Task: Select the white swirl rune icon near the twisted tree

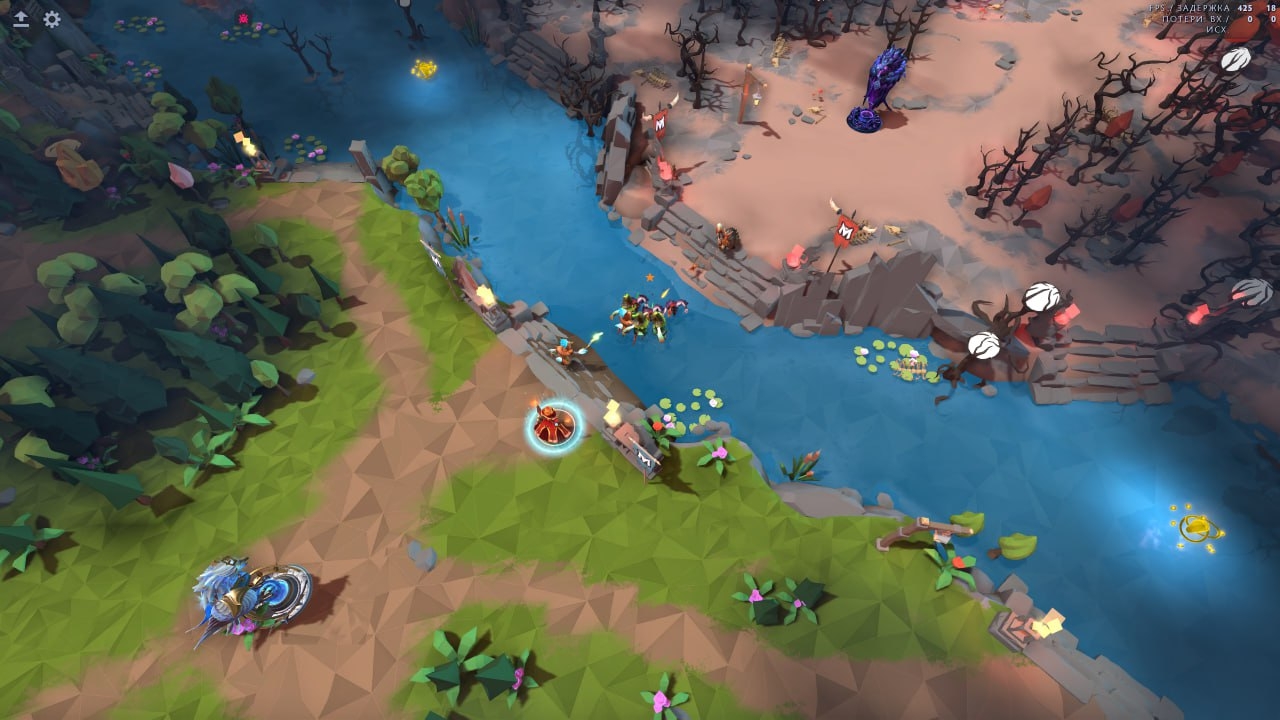Action: coord(1041,296)
